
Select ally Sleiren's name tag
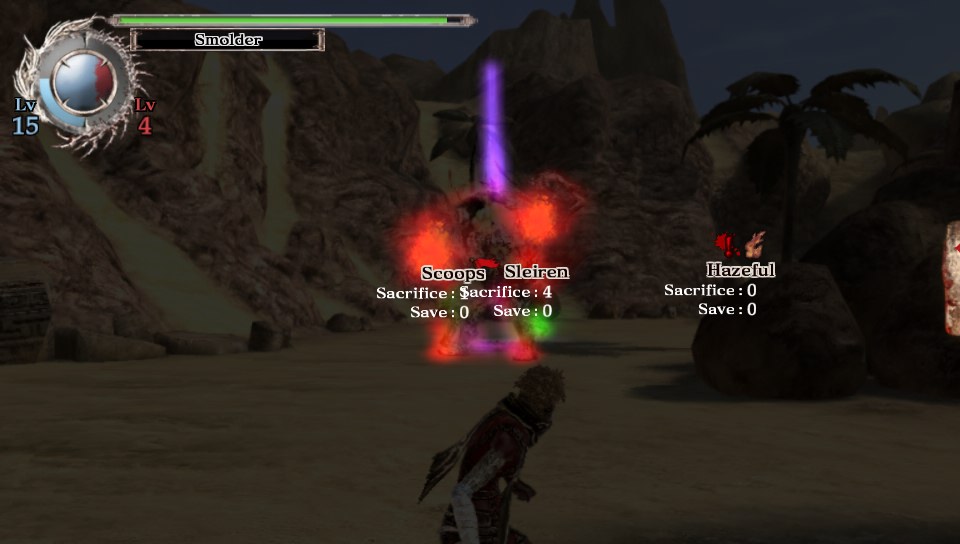coord(536,272)
